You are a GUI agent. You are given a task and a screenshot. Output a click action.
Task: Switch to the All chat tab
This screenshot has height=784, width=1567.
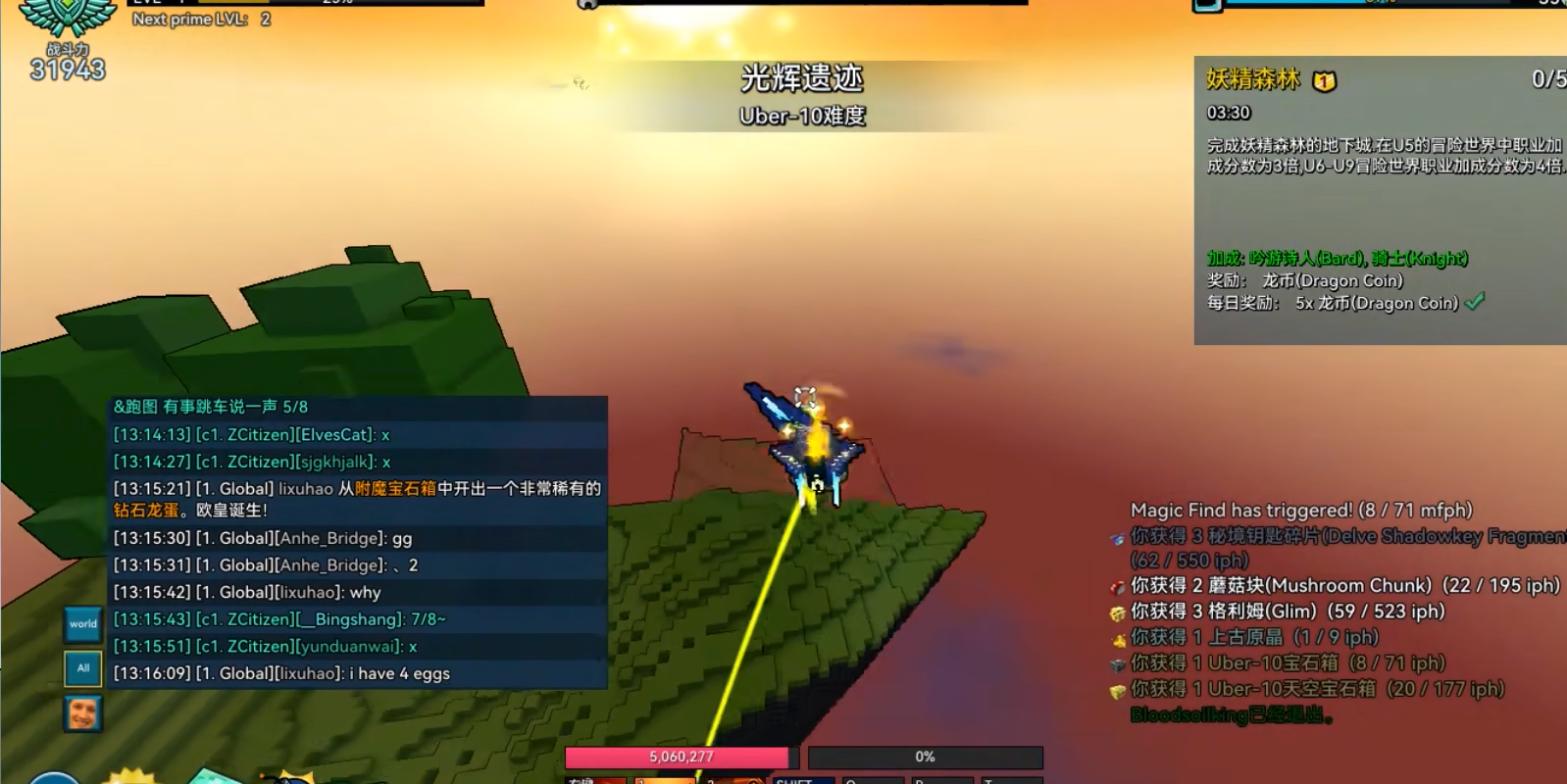click(x=81, y=667)
